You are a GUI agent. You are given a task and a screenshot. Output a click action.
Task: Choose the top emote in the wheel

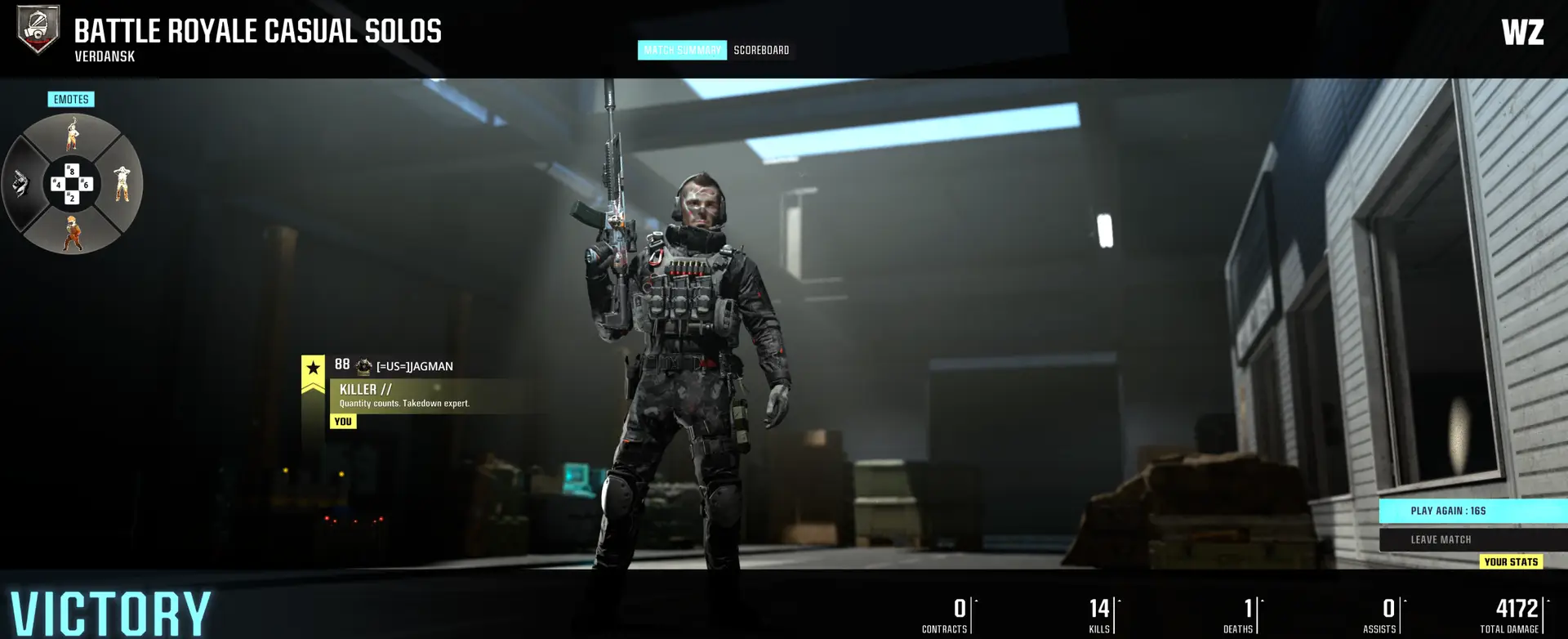(73, 134)
